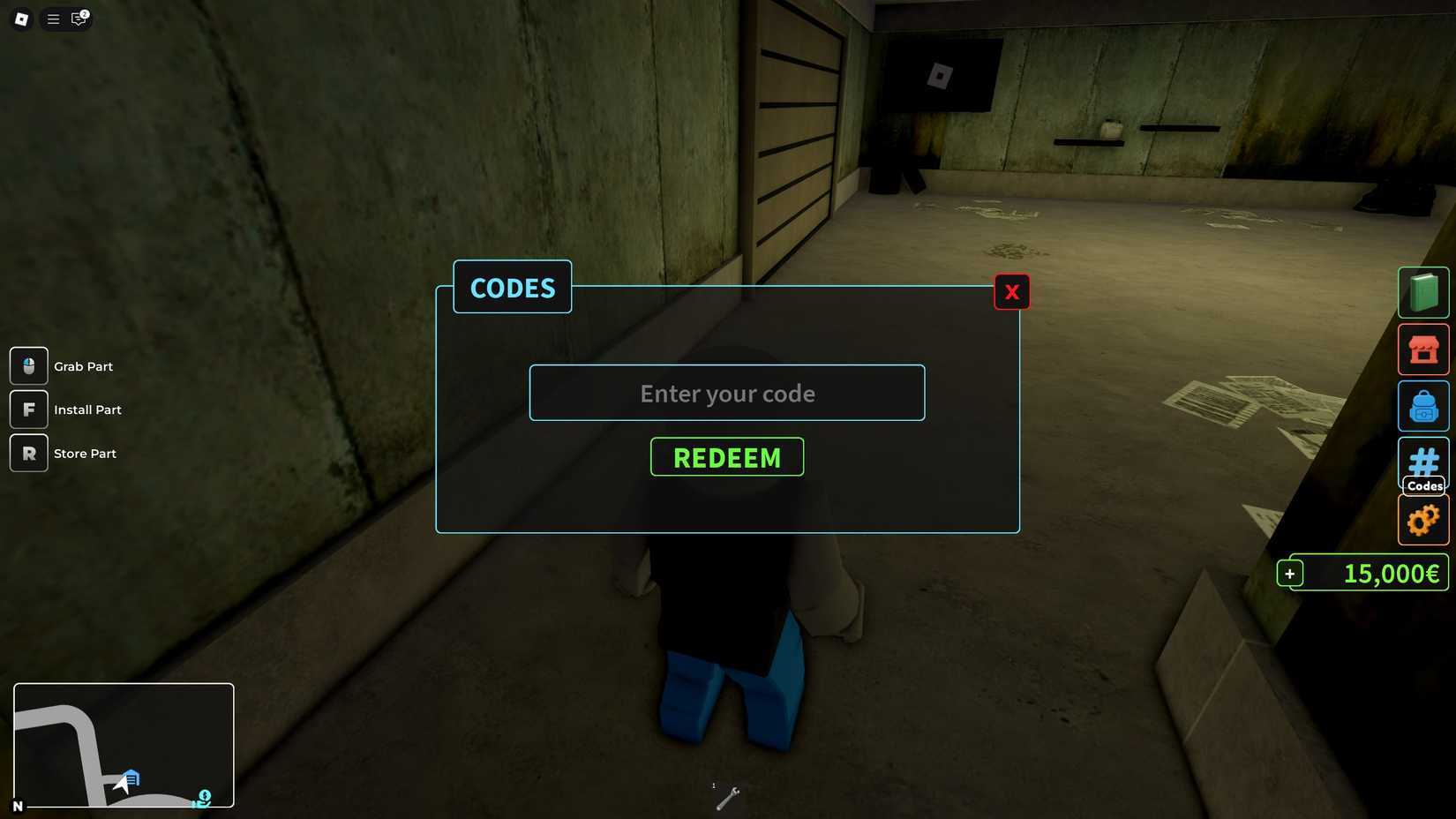
Task: Open the green guide book panel
Action: (x=1422, y=291)
